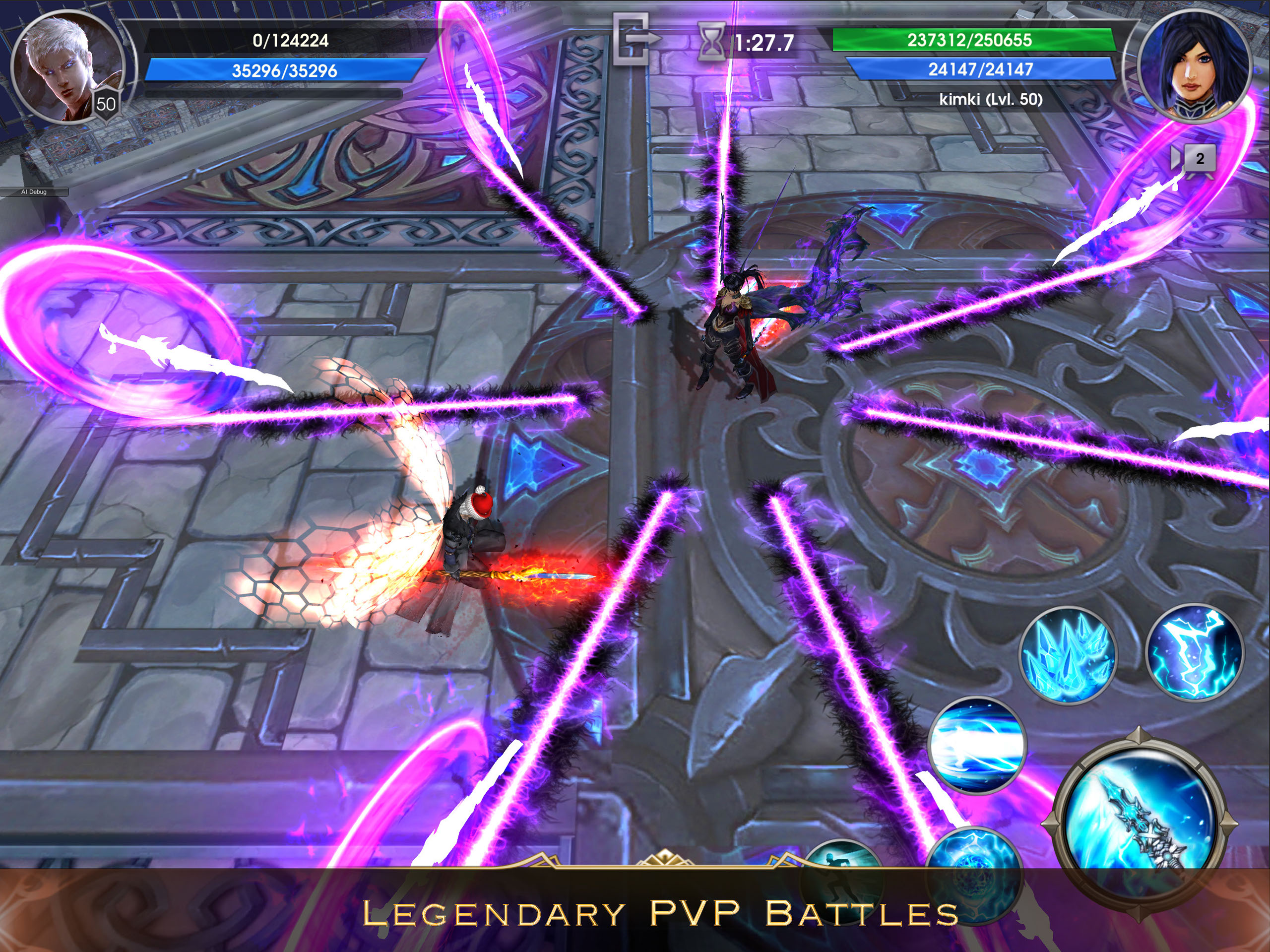Open the AI Debug button
1270x952 pixels.
pos(34,192)
